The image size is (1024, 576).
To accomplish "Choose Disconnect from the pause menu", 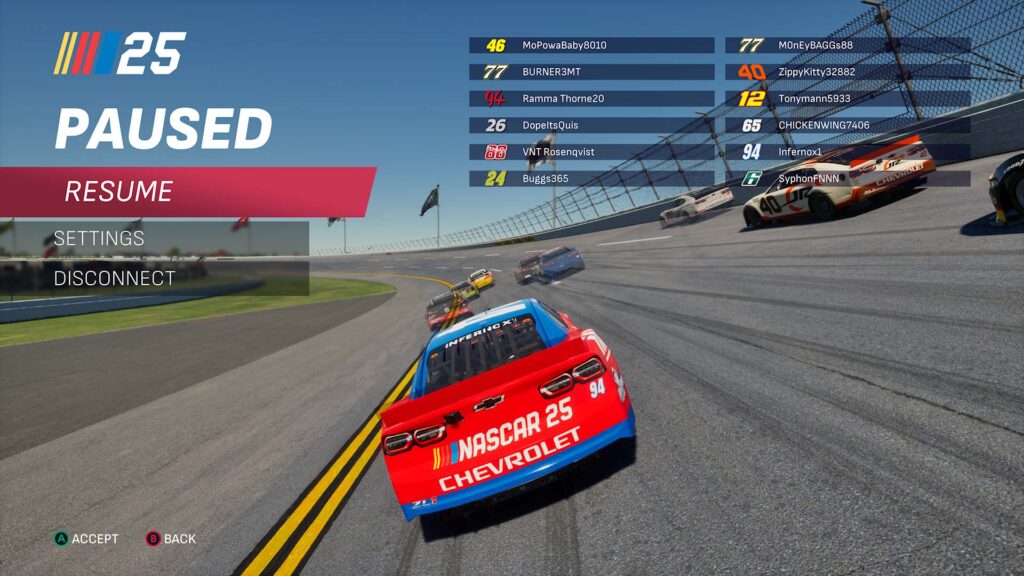I will click(155, 278).
